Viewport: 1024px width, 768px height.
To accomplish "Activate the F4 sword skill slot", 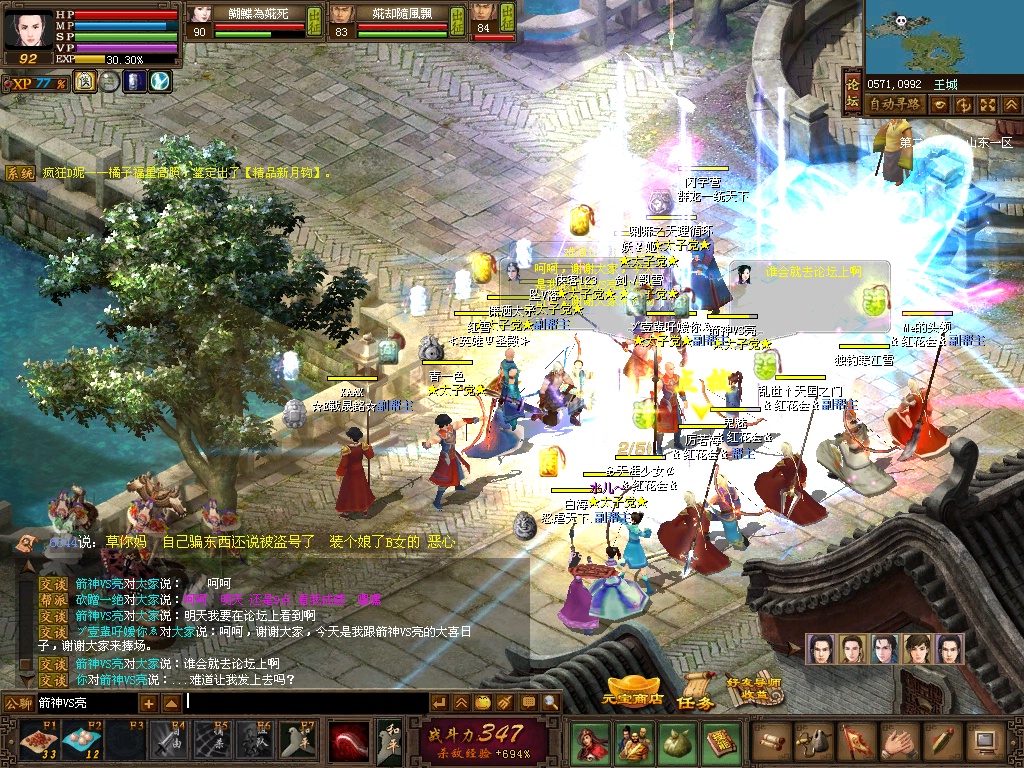I will pyautogui.click(x=167, y=741).
